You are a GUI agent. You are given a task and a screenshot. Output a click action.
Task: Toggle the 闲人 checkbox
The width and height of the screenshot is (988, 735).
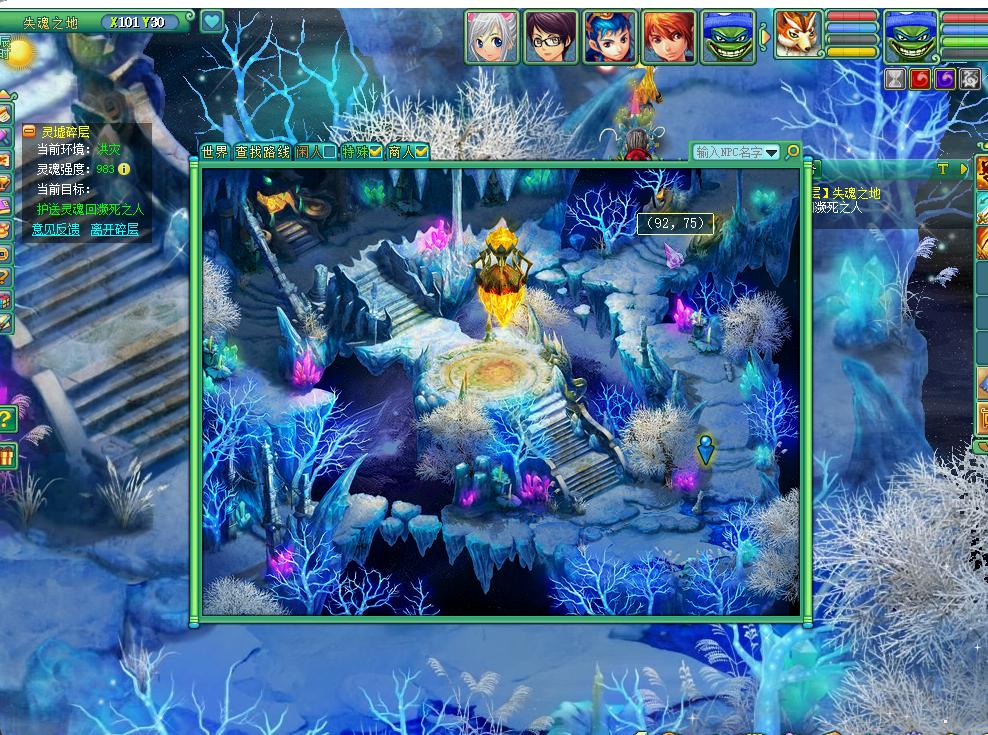pyautogui.click(x=329, y=152)
